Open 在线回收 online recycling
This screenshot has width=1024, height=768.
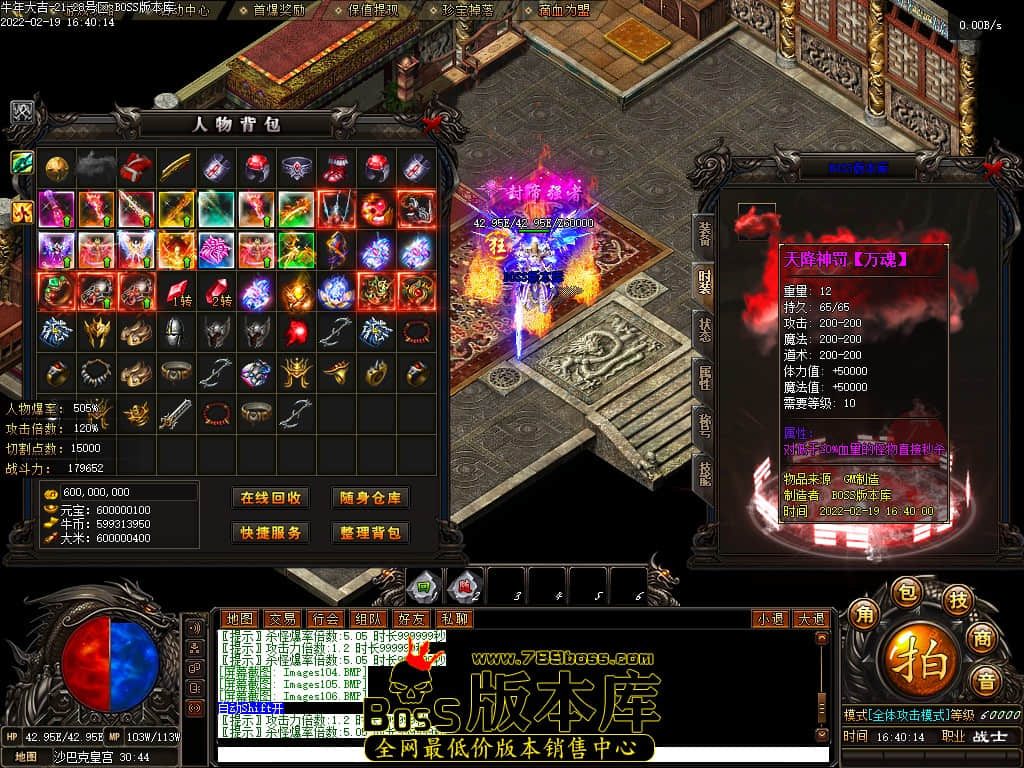point(270,498)
